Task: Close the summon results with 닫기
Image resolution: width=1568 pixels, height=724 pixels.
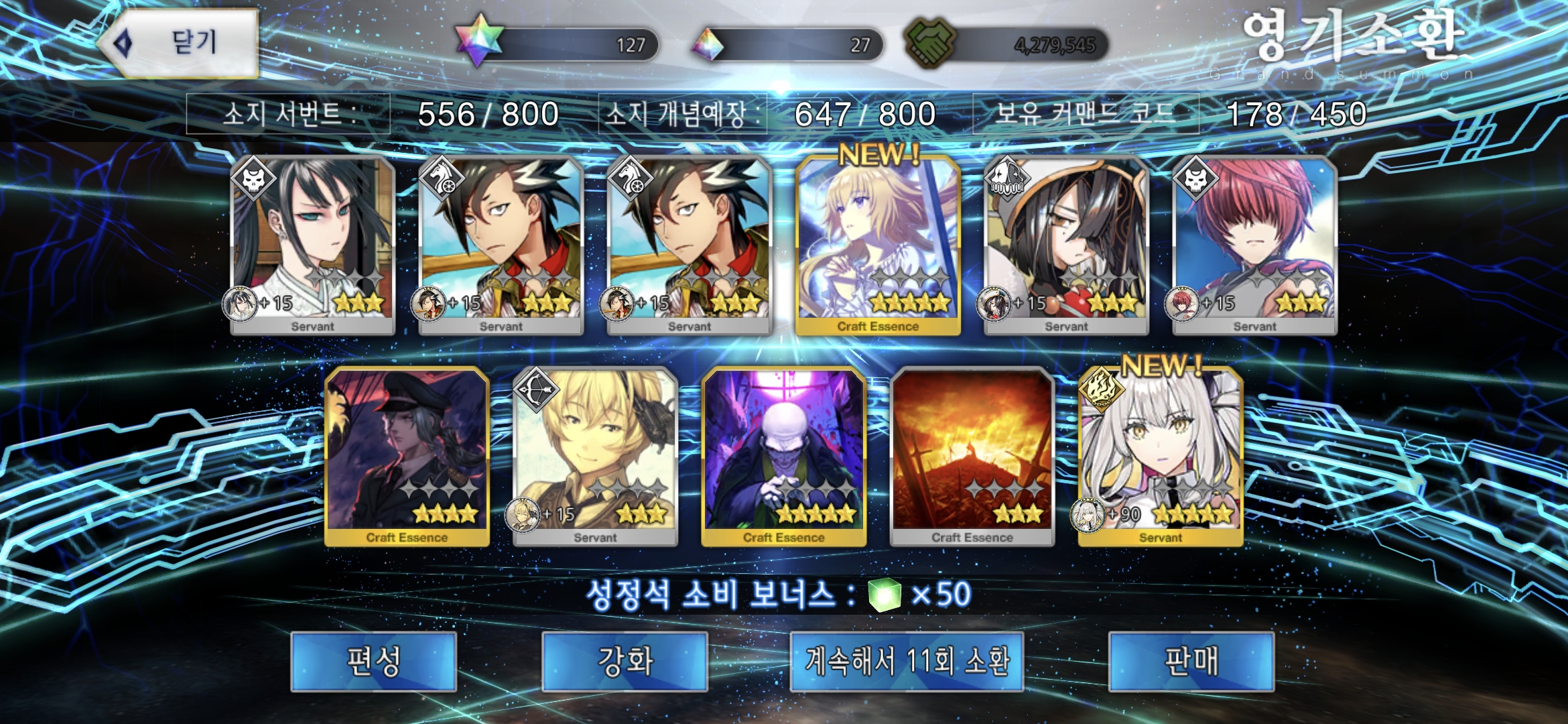Action: tap(180, 43)
